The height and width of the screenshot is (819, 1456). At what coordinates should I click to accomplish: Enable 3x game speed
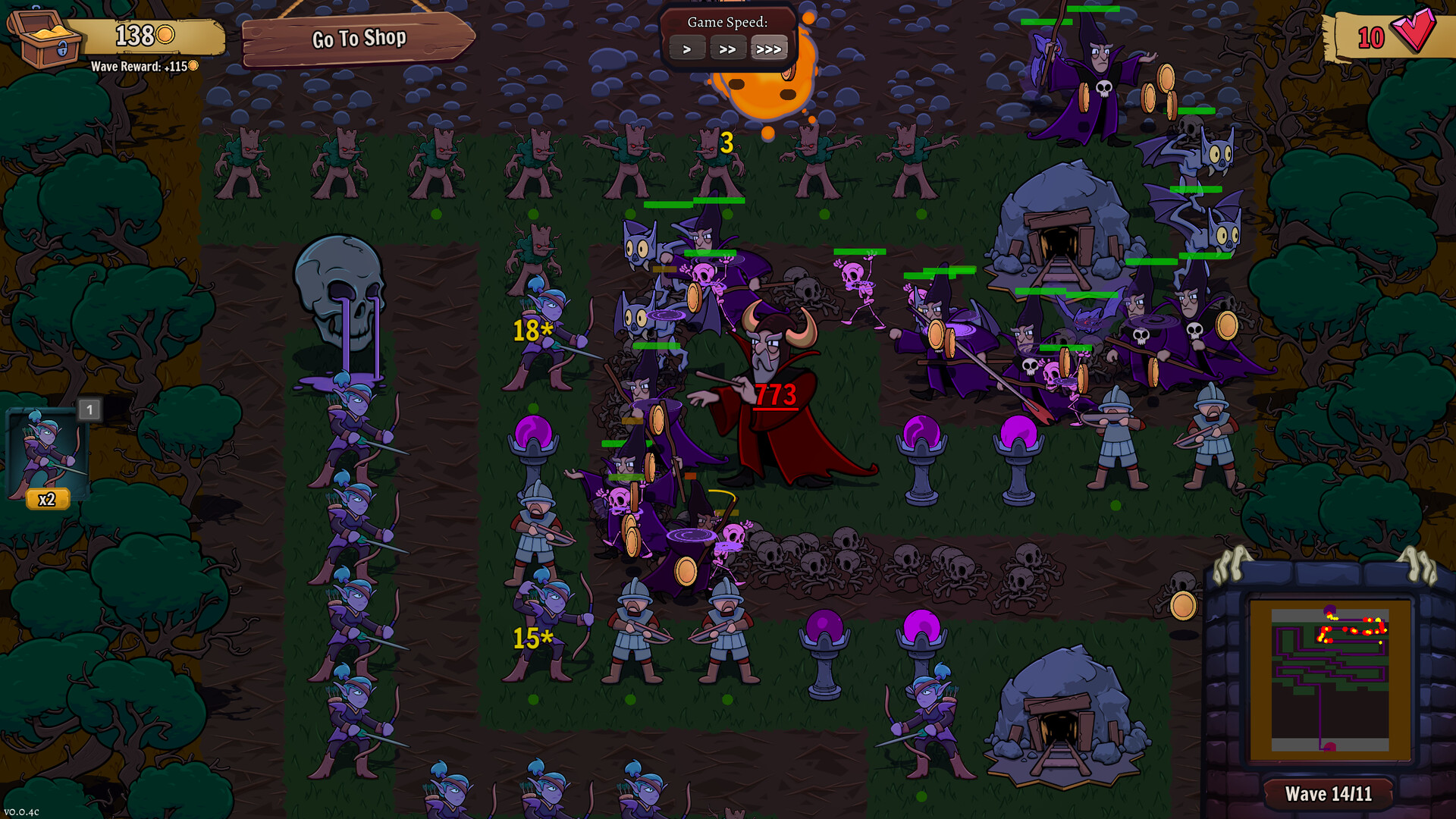pos(770,49)
